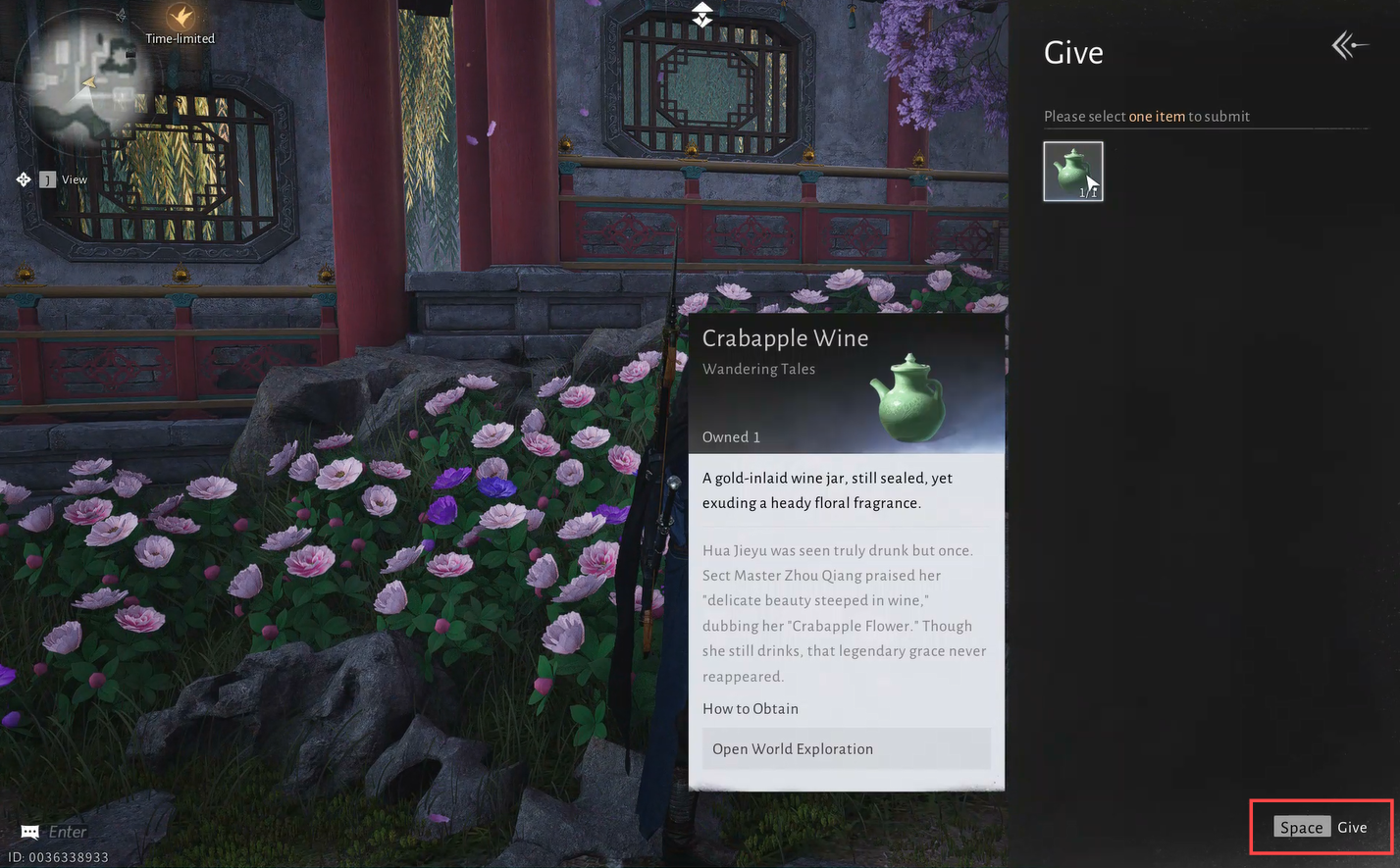The width and height of the screenshot is (1400, 868).
Task: Confirm with the Give button
Action: (1321, 827)
